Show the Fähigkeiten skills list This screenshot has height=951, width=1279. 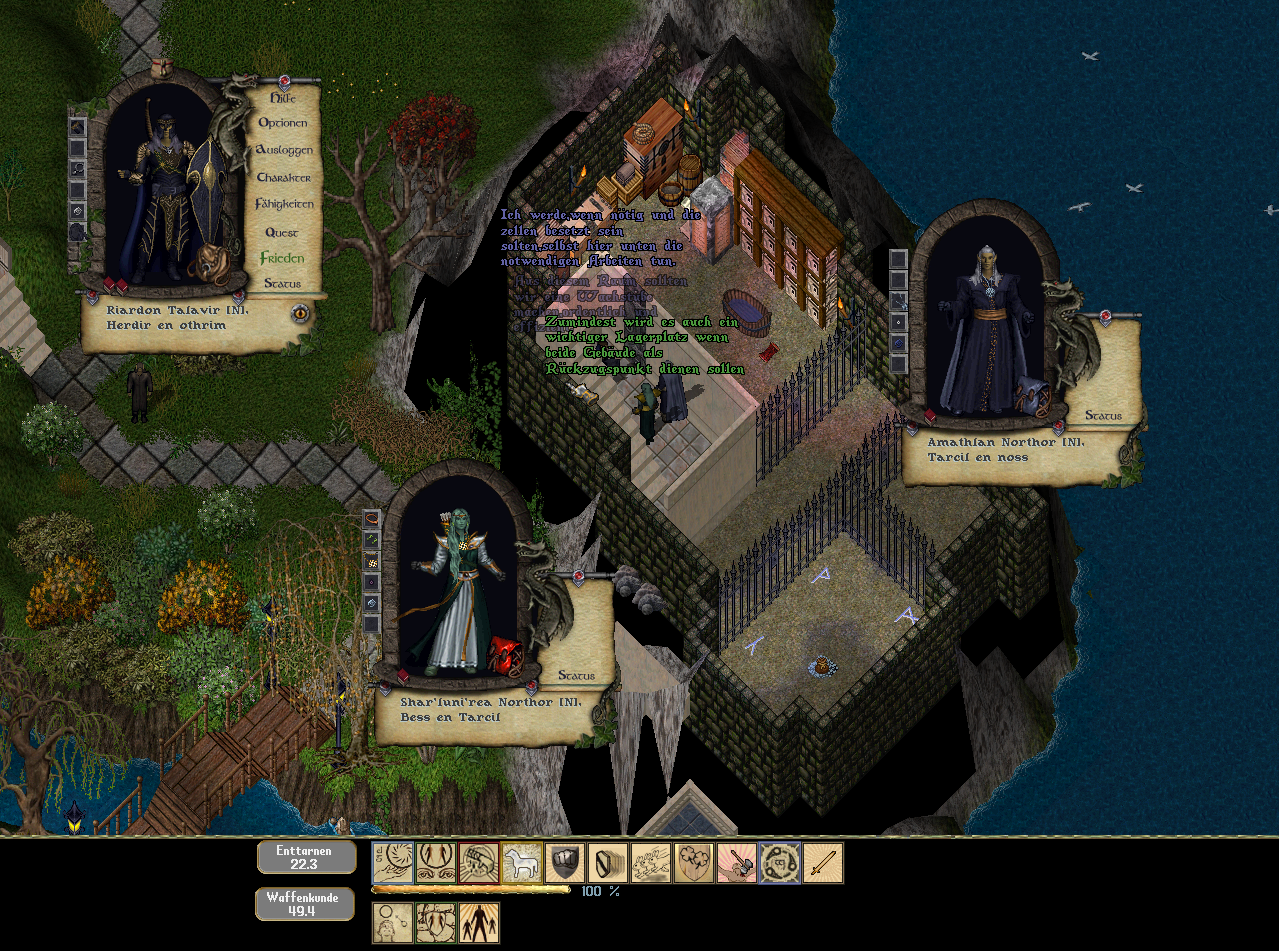pyautogui.click(x=284, y=204)
